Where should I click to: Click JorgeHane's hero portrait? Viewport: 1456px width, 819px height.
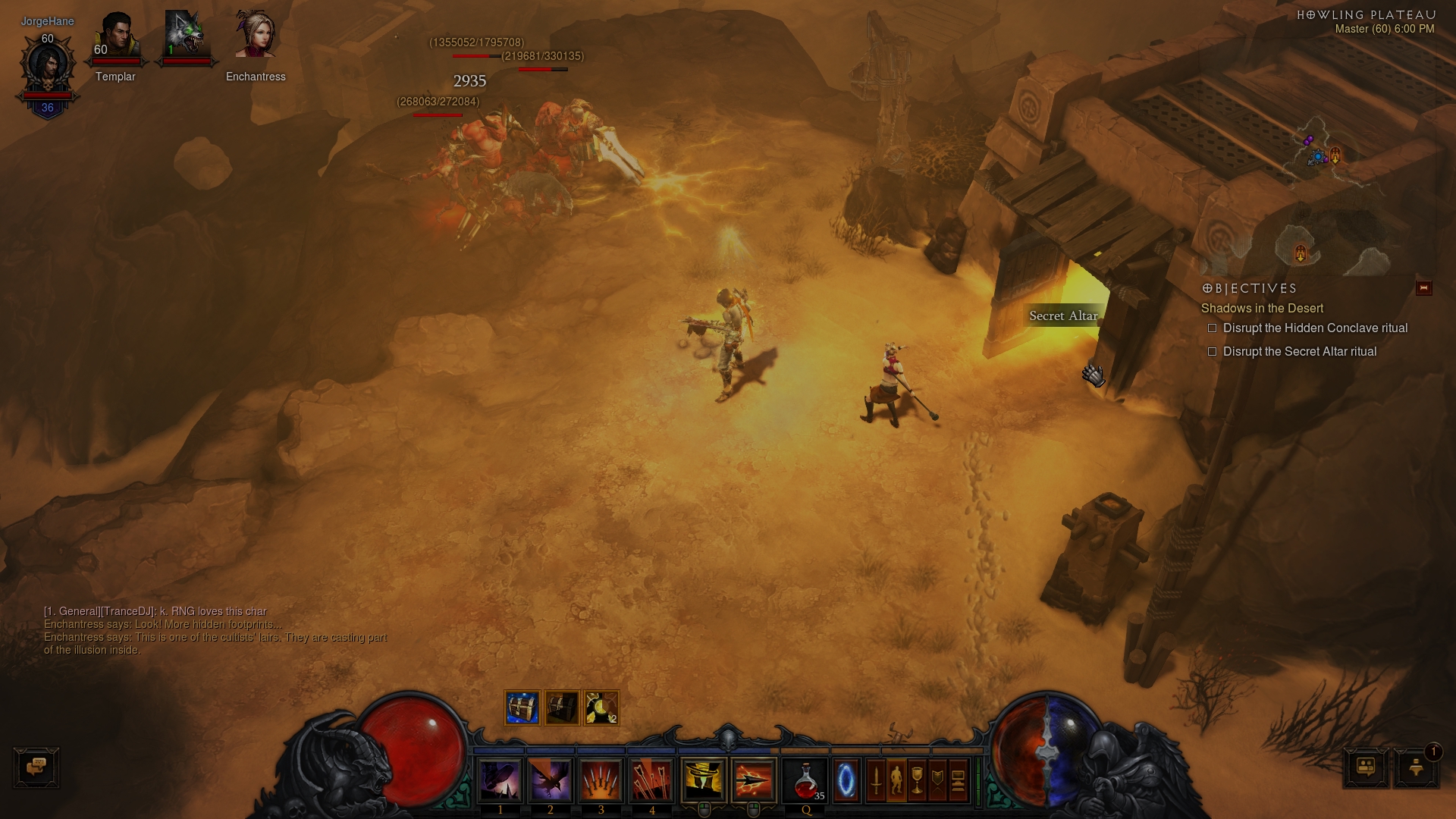(47, 66)
